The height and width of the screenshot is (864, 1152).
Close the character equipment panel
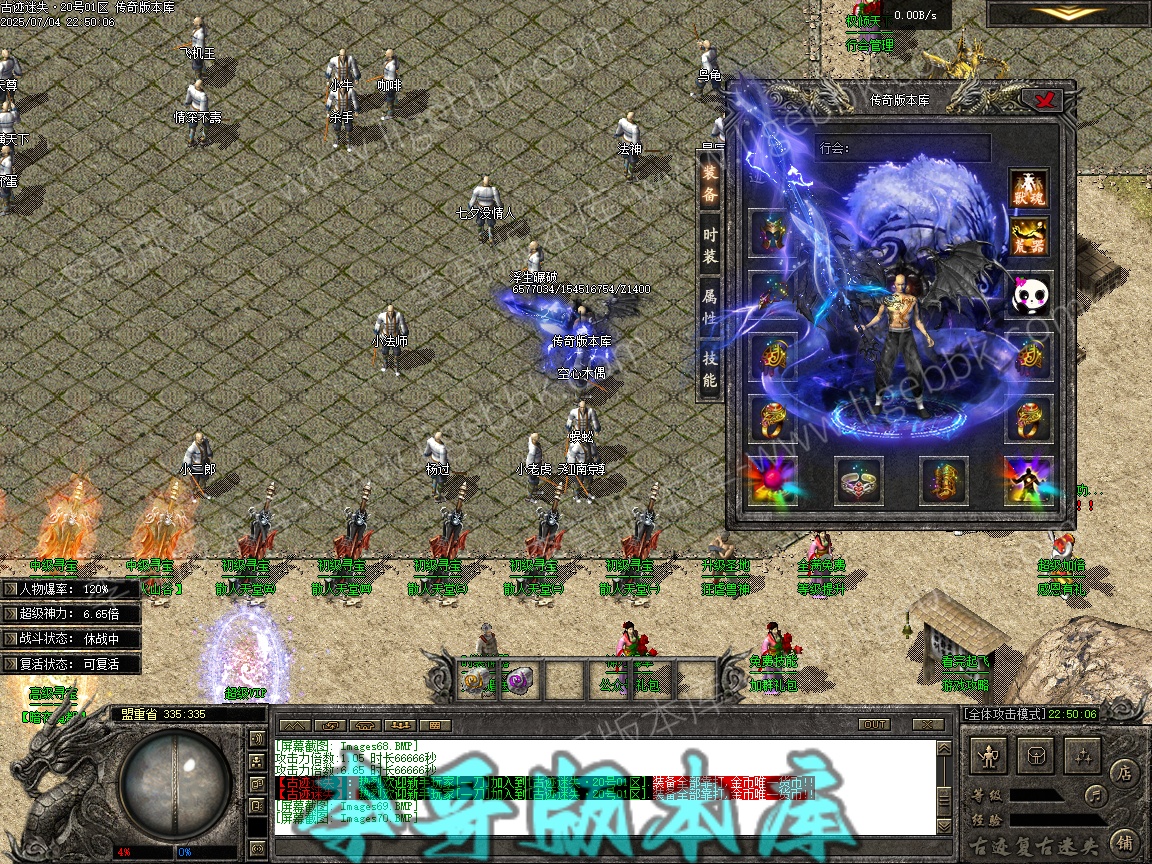pyautogui.click(x=1046, y=100)
